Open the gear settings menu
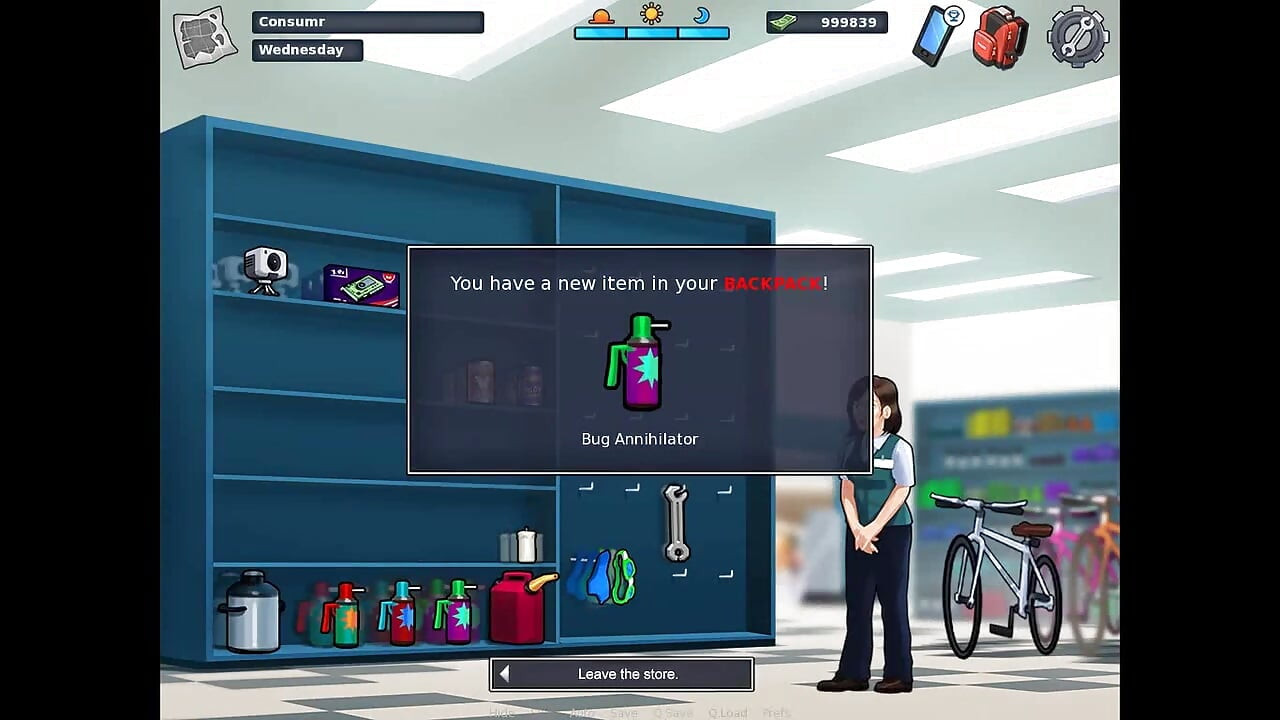This screenshot has height=720, width=1280. coord(1077,38)
